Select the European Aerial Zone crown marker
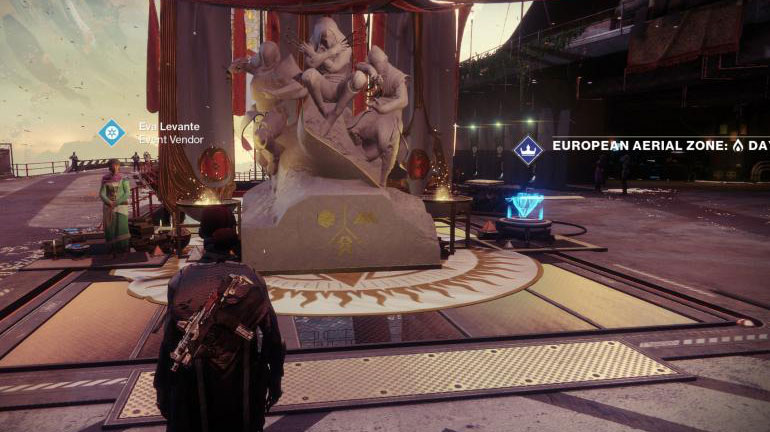 (x=527, y=150)
